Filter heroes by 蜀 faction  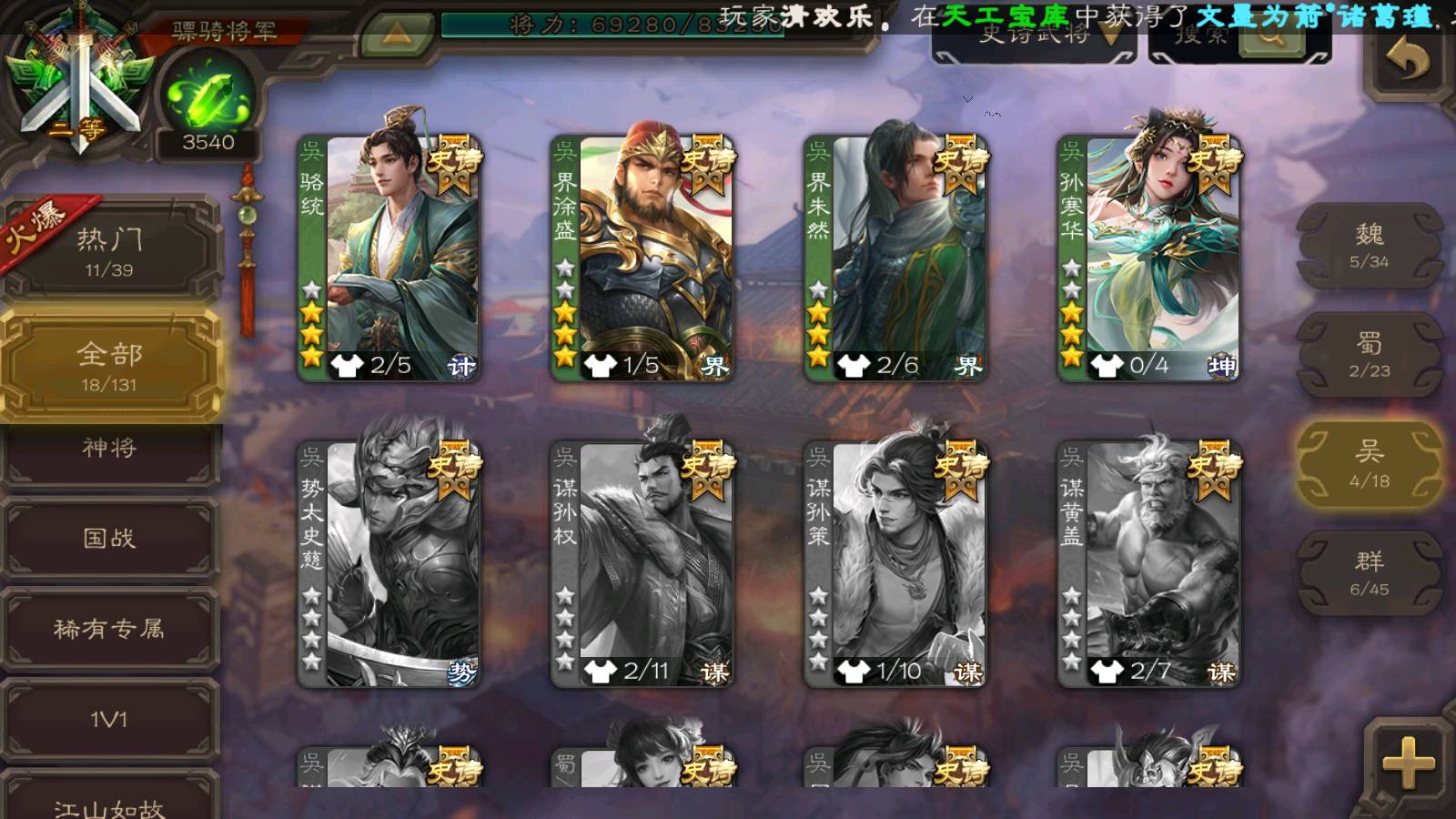(x=1369, y=355)
